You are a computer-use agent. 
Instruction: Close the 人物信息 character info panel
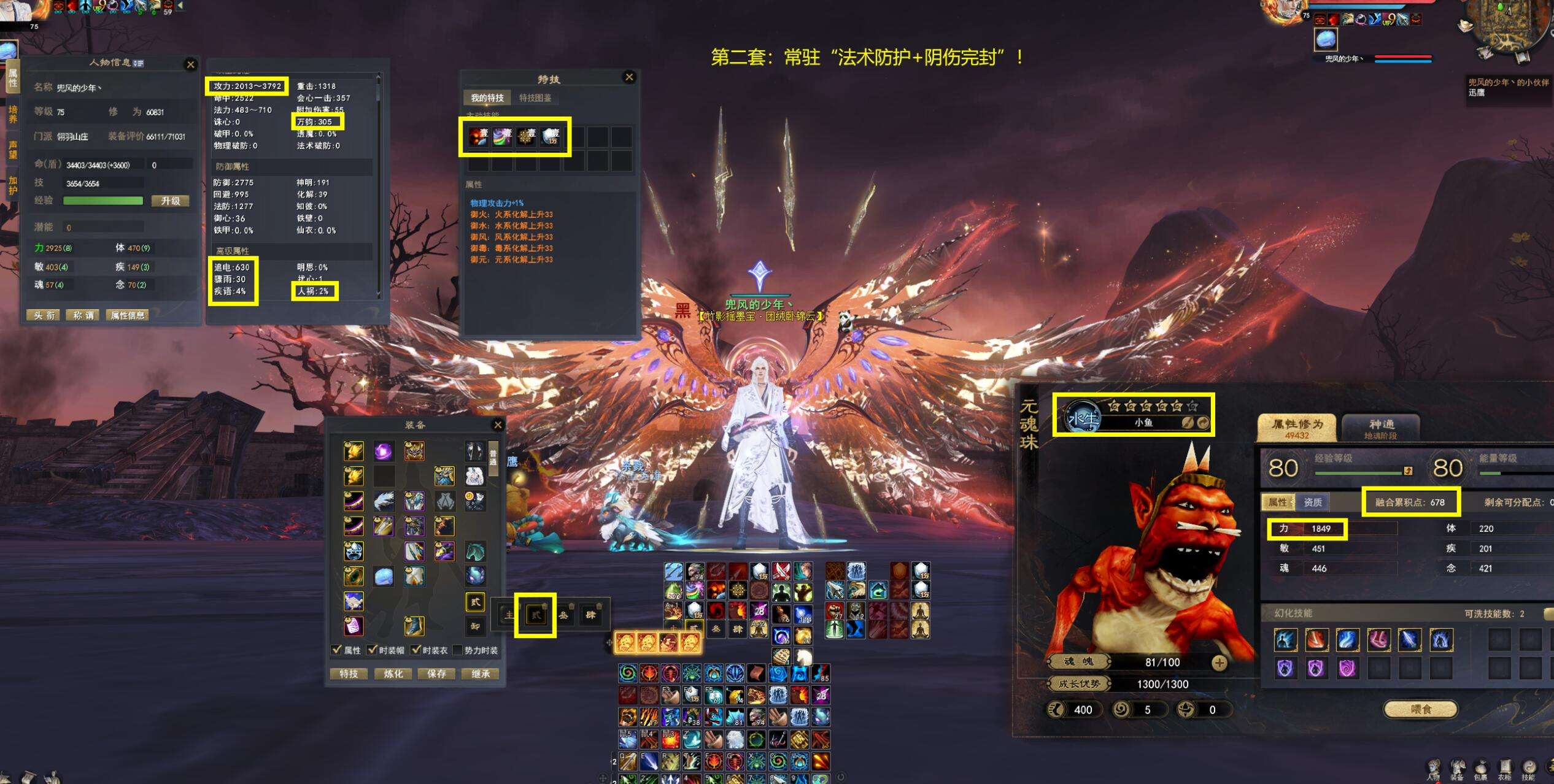(x=190, y=64)
